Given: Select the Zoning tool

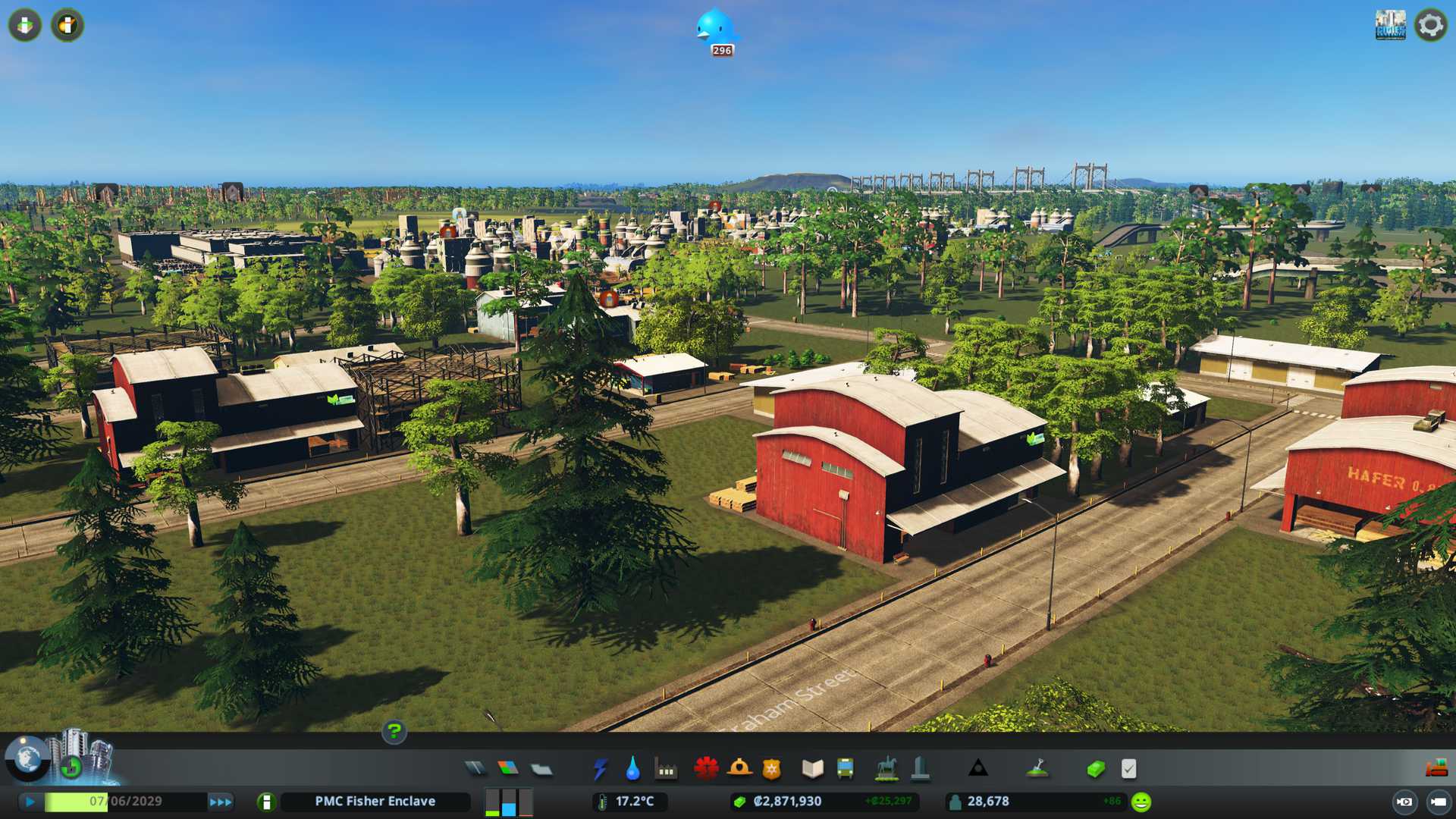Looking at the screenshot, I should (x=508, y=769).
